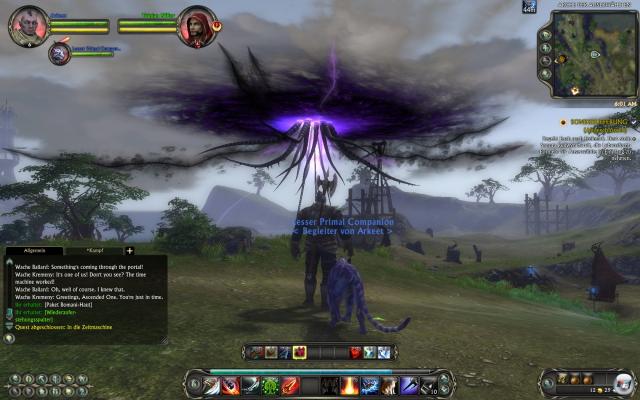
Task: Click the minimap
Action: click(x=593, y=60)
